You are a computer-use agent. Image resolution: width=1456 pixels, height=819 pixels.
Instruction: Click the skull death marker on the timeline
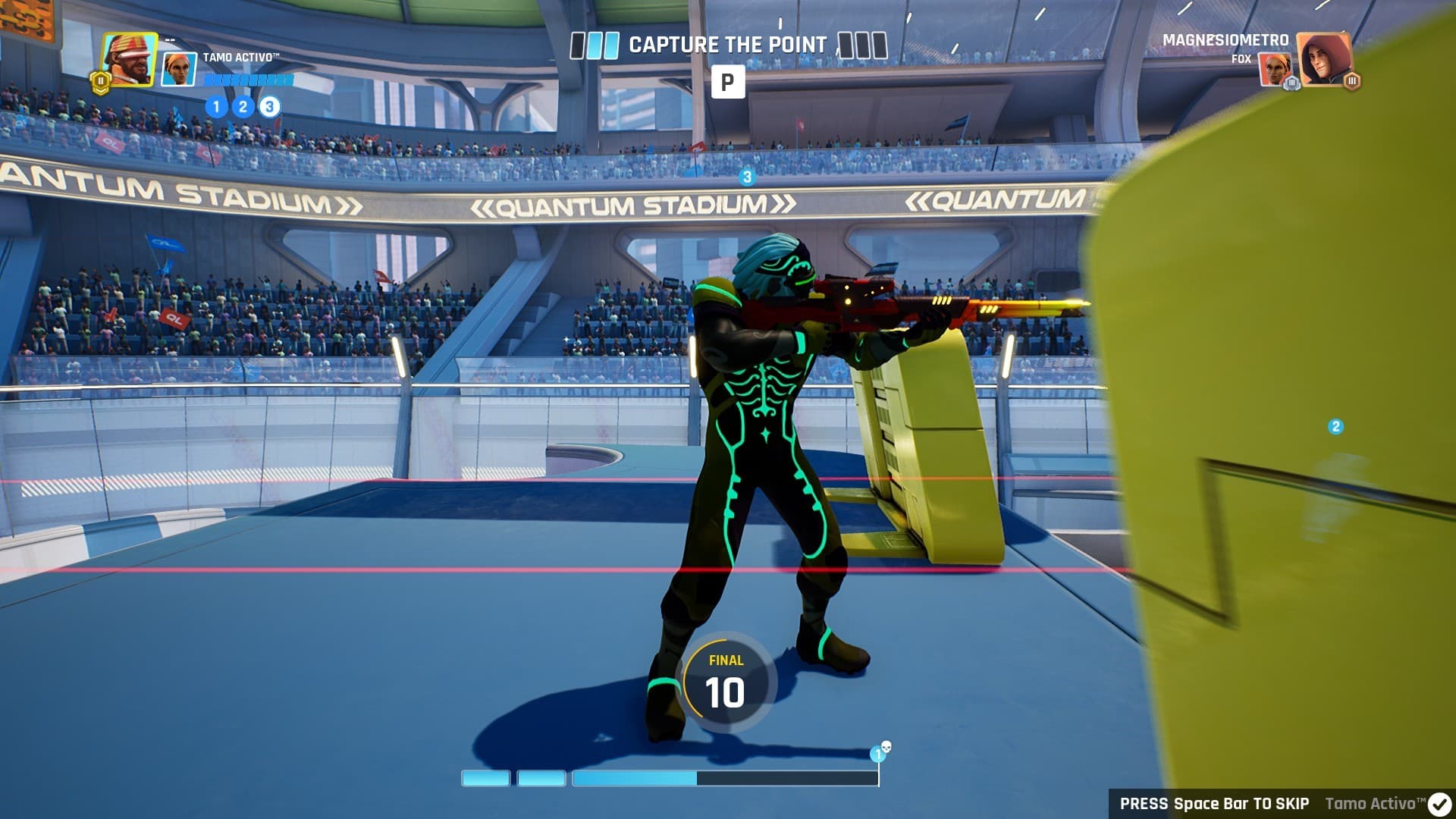pos(886,748)
